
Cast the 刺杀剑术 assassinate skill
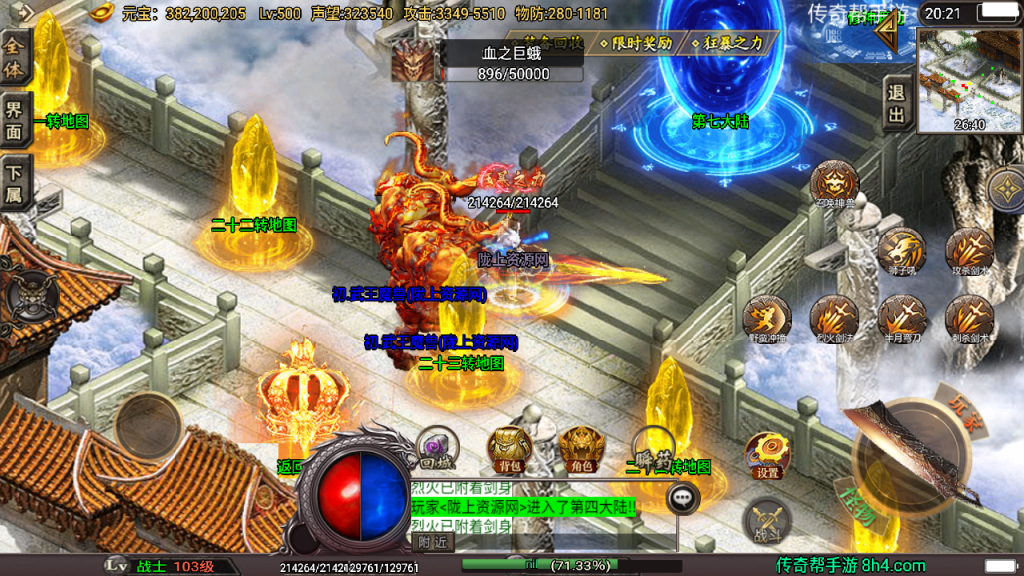click(968, 317)
